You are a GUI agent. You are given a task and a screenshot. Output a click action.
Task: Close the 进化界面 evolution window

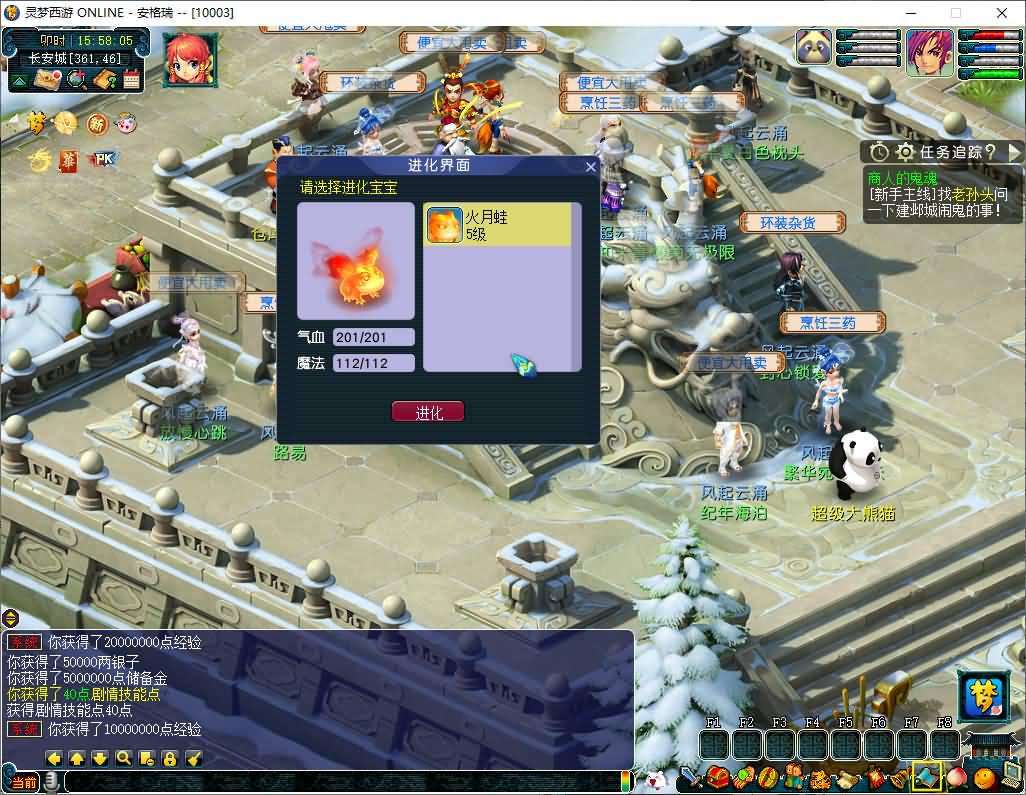pos(590,167)
